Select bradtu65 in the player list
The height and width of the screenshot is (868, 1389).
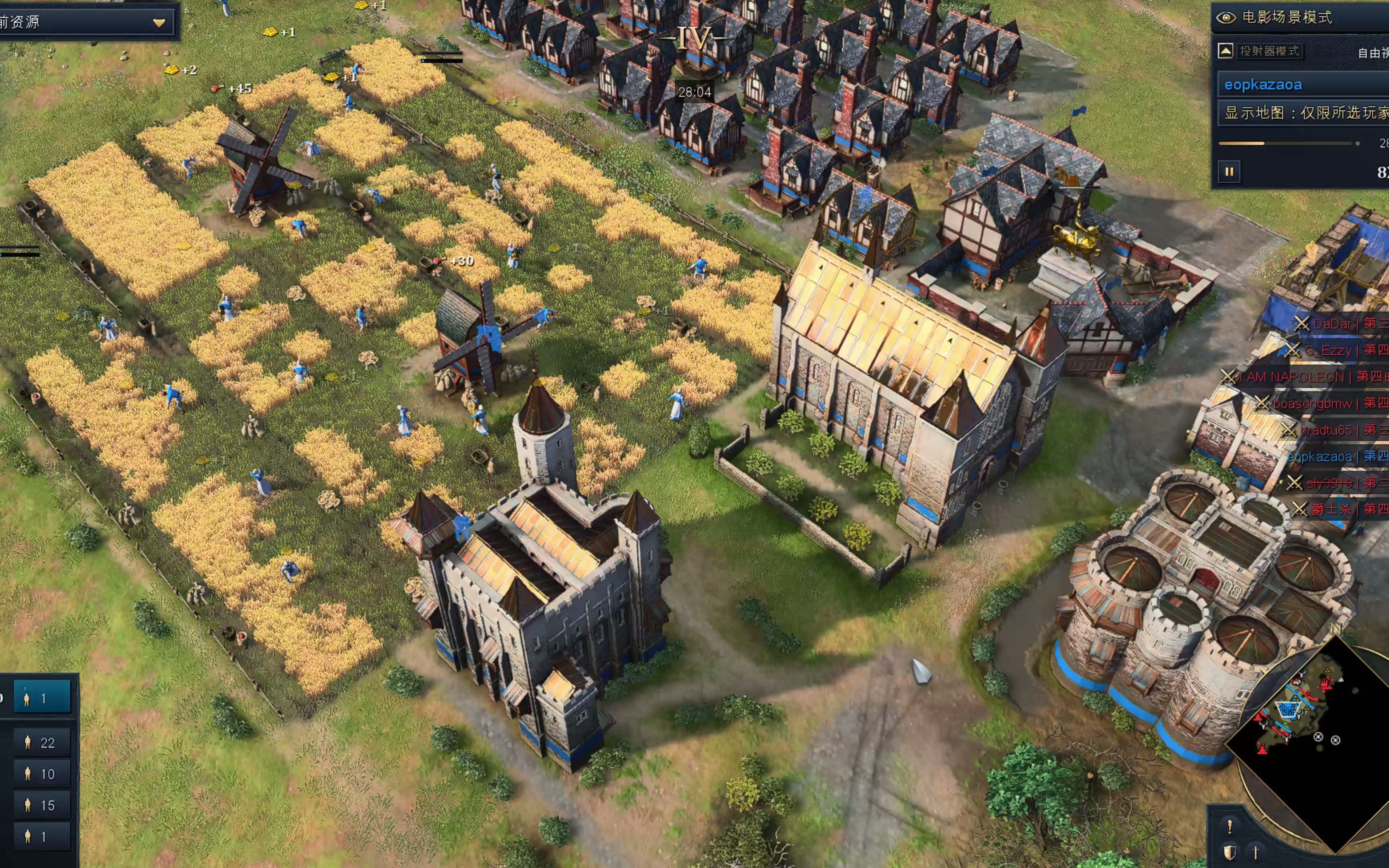coord(1325,430)
